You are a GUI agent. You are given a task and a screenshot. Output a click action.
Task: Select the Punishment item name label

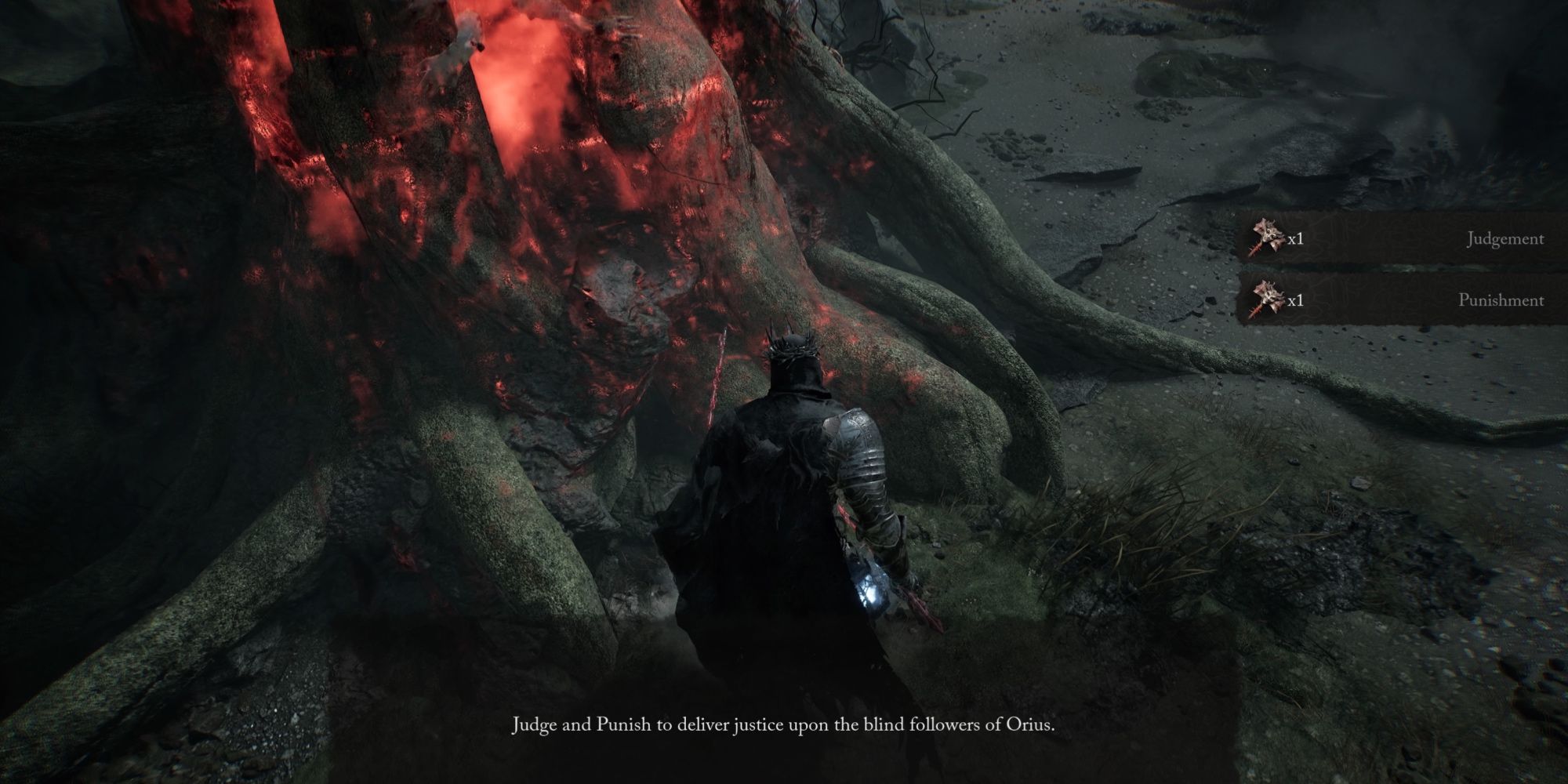tap(1502, 300)
